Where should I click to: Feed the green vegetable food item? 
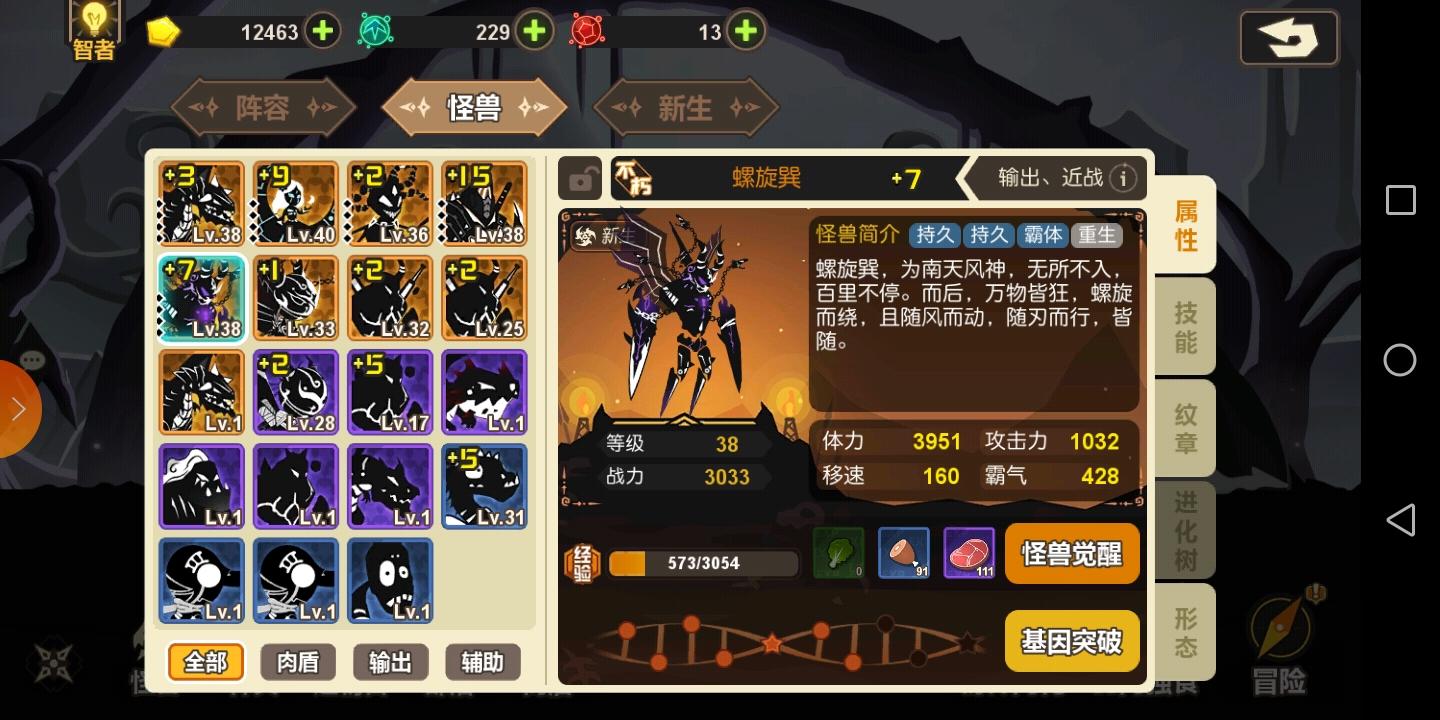click(838, 553)
